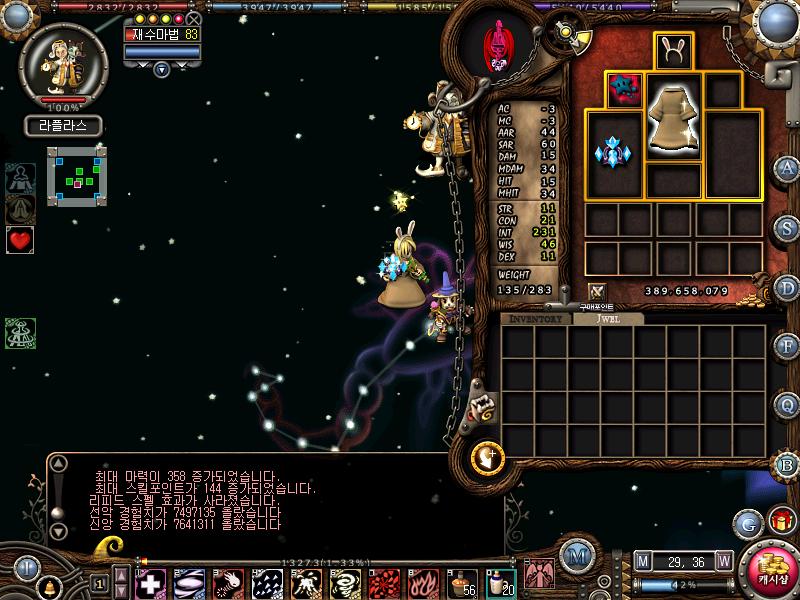
Task: Click the round A side button
Action: point(787,168)
